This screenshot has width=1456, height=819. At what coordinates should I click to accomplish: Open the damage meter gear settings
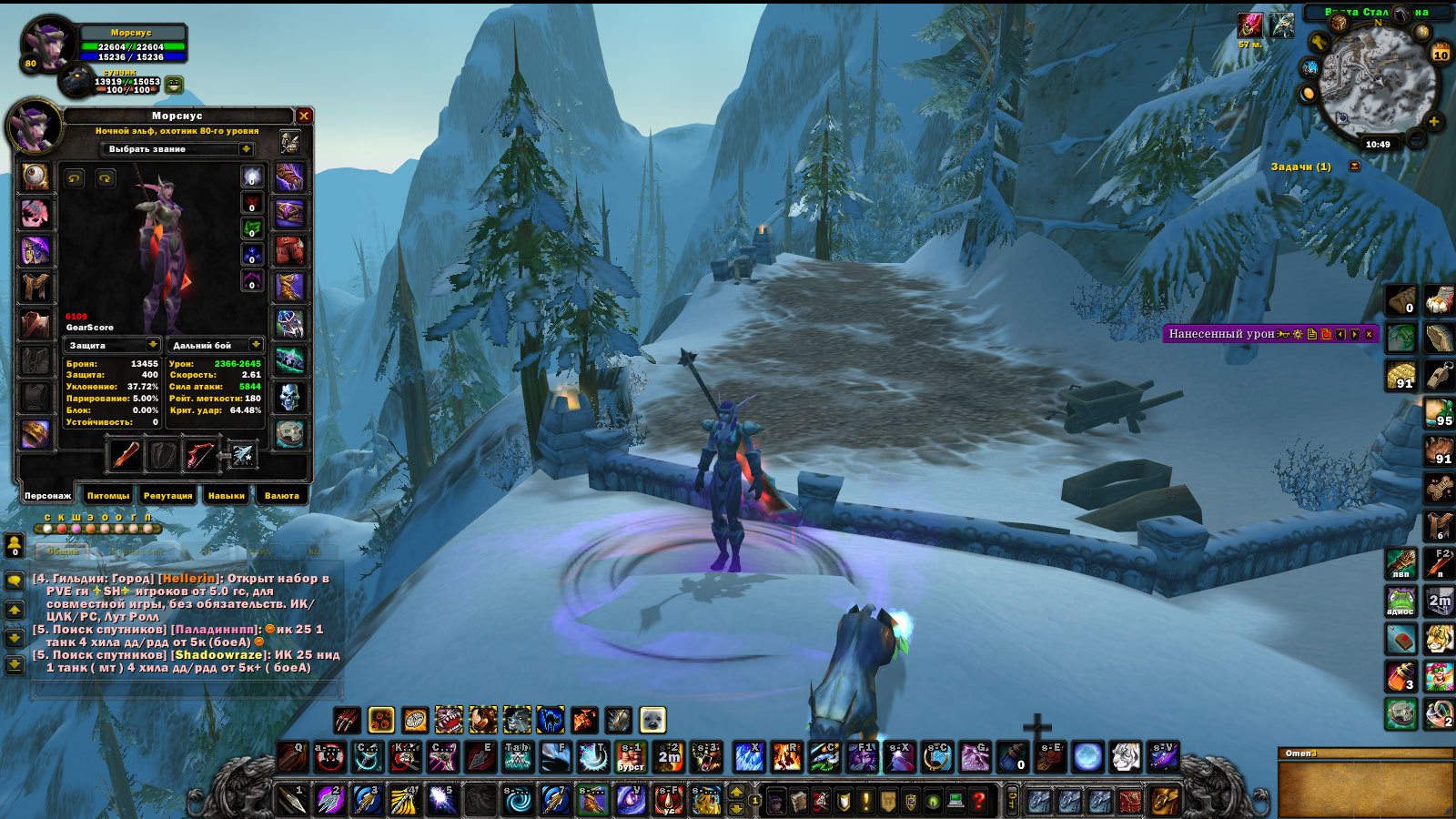(x=1298, y=334)
